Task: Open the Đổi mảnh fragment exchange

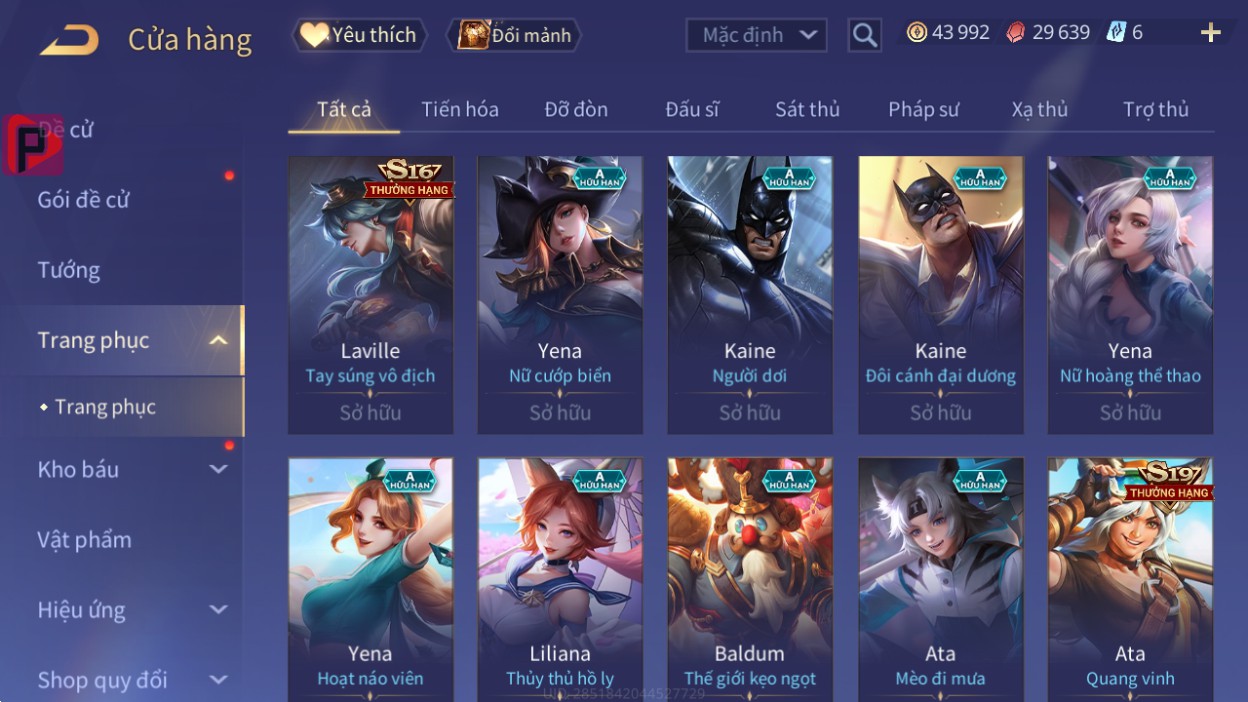Action: pos(514,36)
